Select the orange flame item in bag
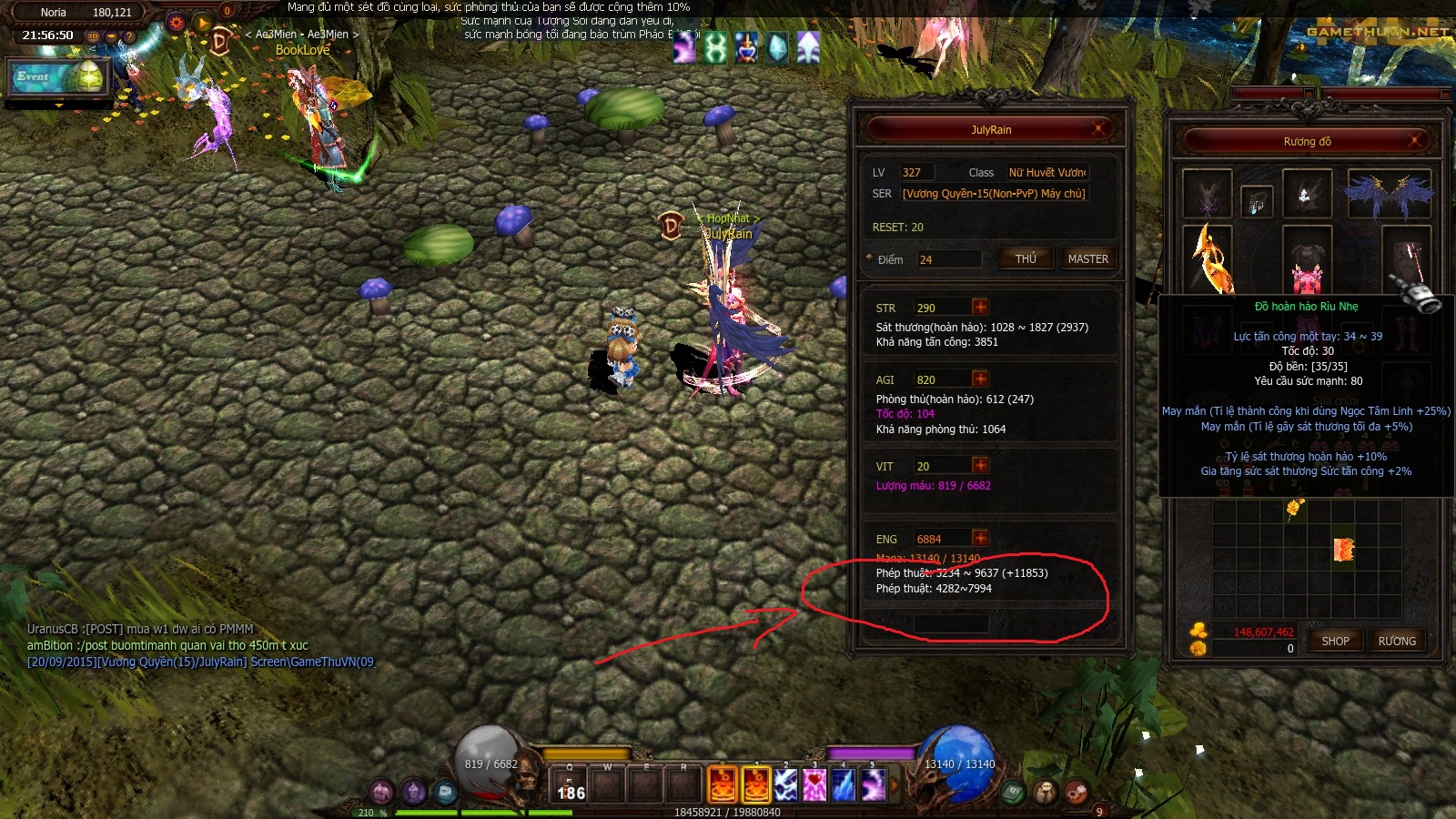The height and width of the screenshot is (819, 1456). pos(1344,549)
